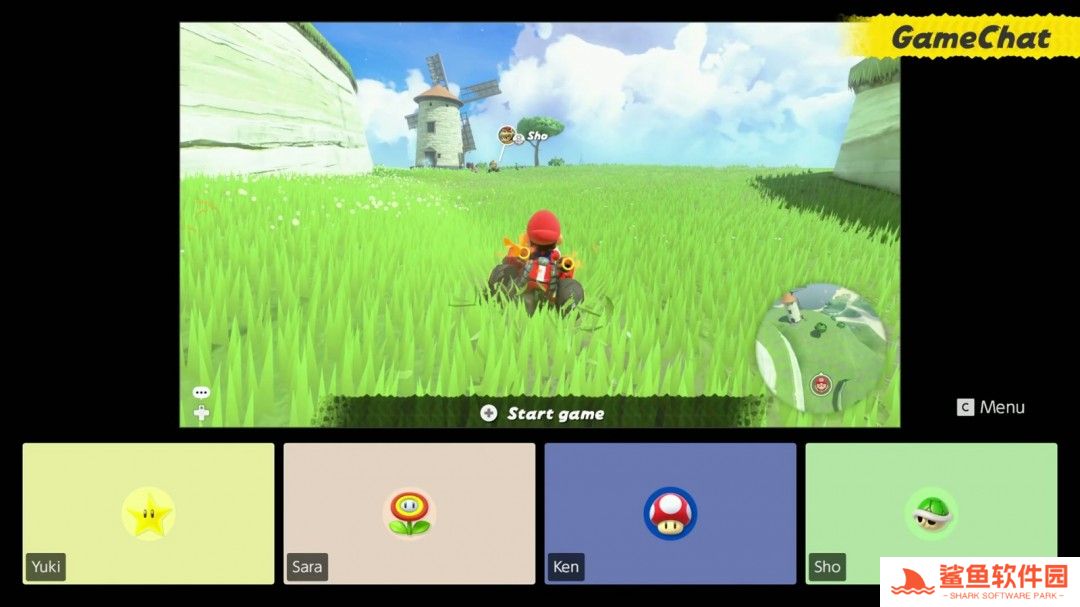Open Sho's green shell player tile
This screenshot has width=1080, height=607.
click(x=930, y=513)
